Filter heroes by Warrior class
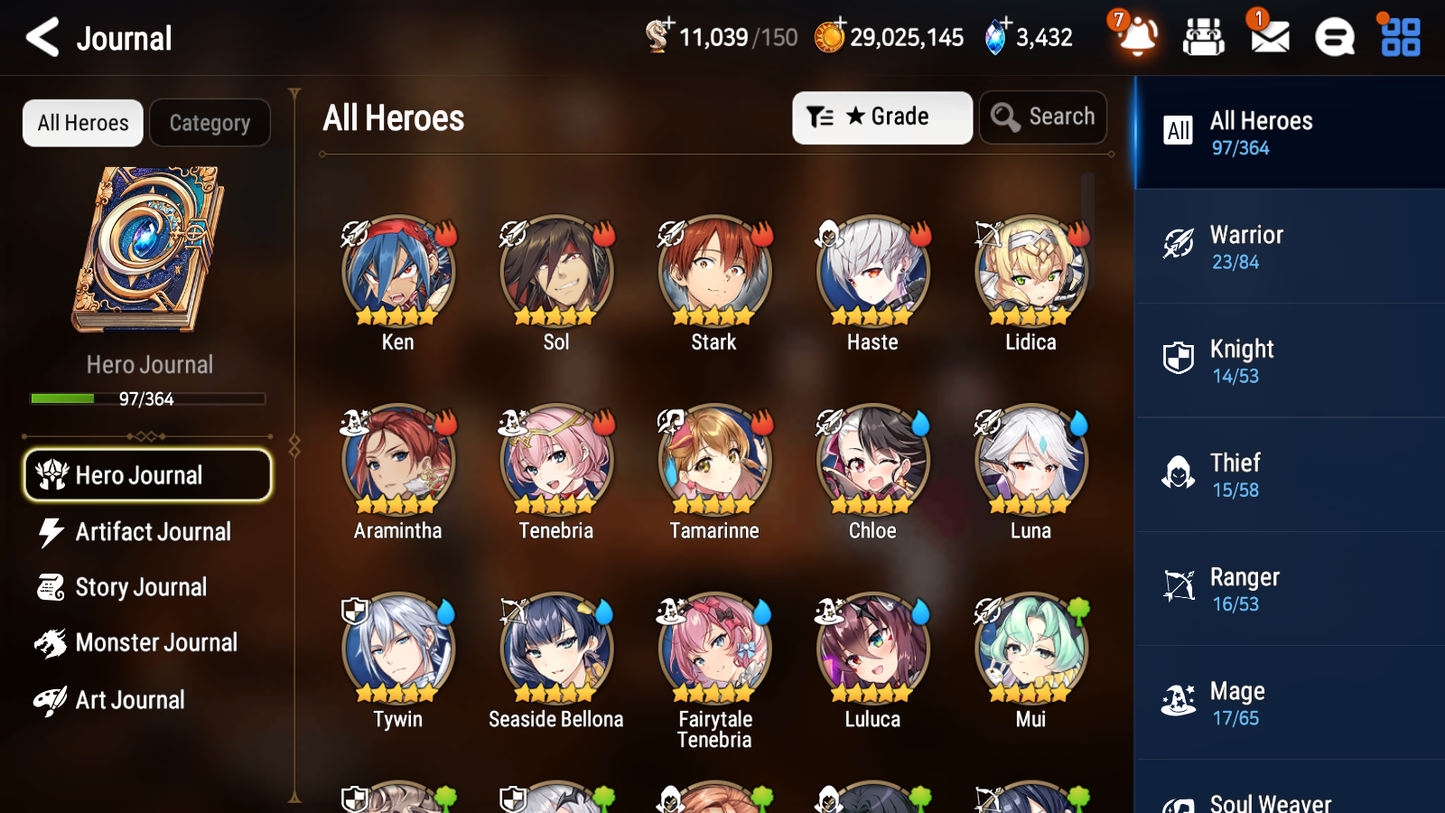1445x813 pixels. 1289,247
